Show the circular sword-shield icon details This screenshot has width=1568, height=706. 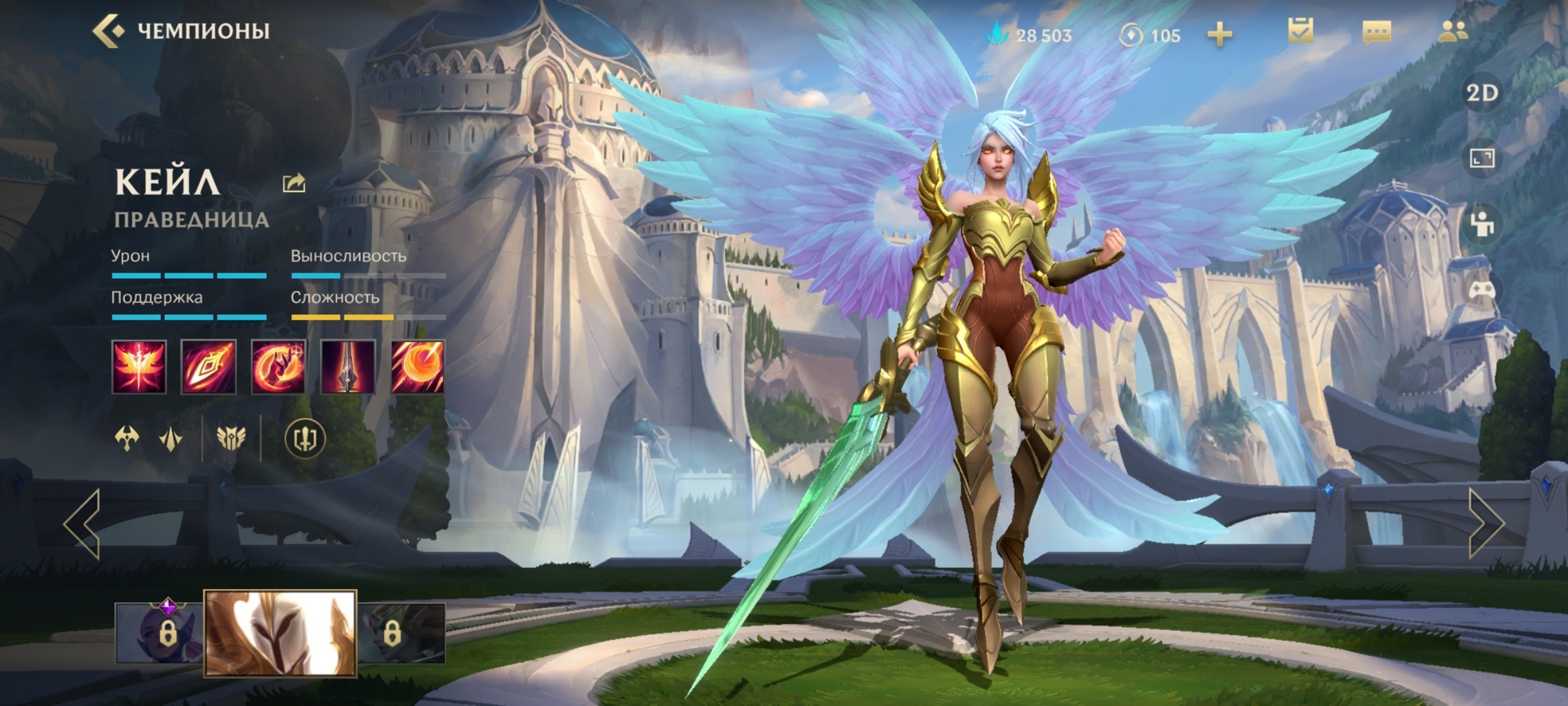click(x=305, y=439)
